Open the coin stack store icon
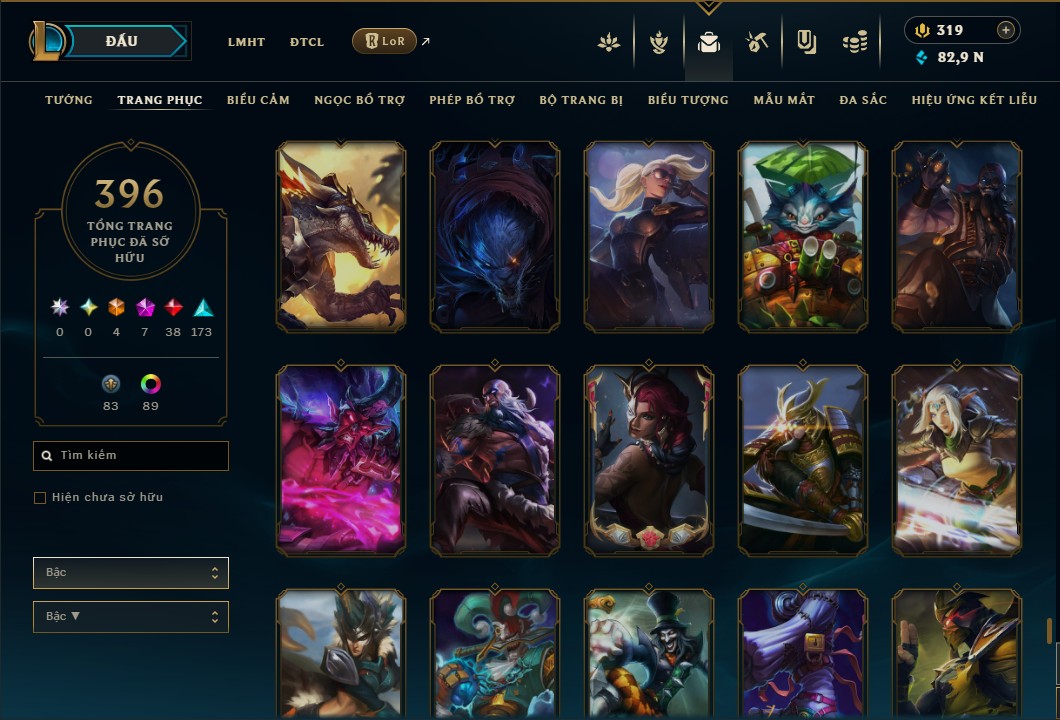The width and height of the screenshot is (1060, 720). 854,43
